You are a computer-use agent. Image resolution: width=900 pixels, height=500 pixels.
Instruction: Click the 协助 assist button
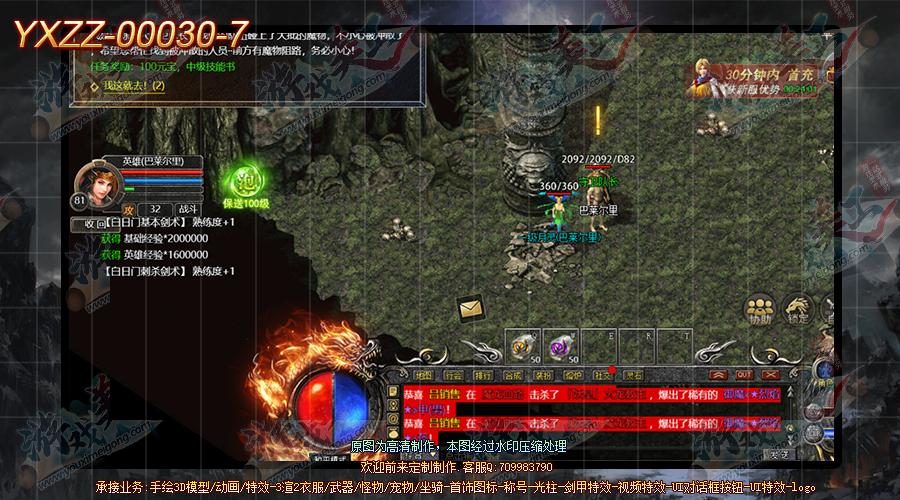(760, 311)
